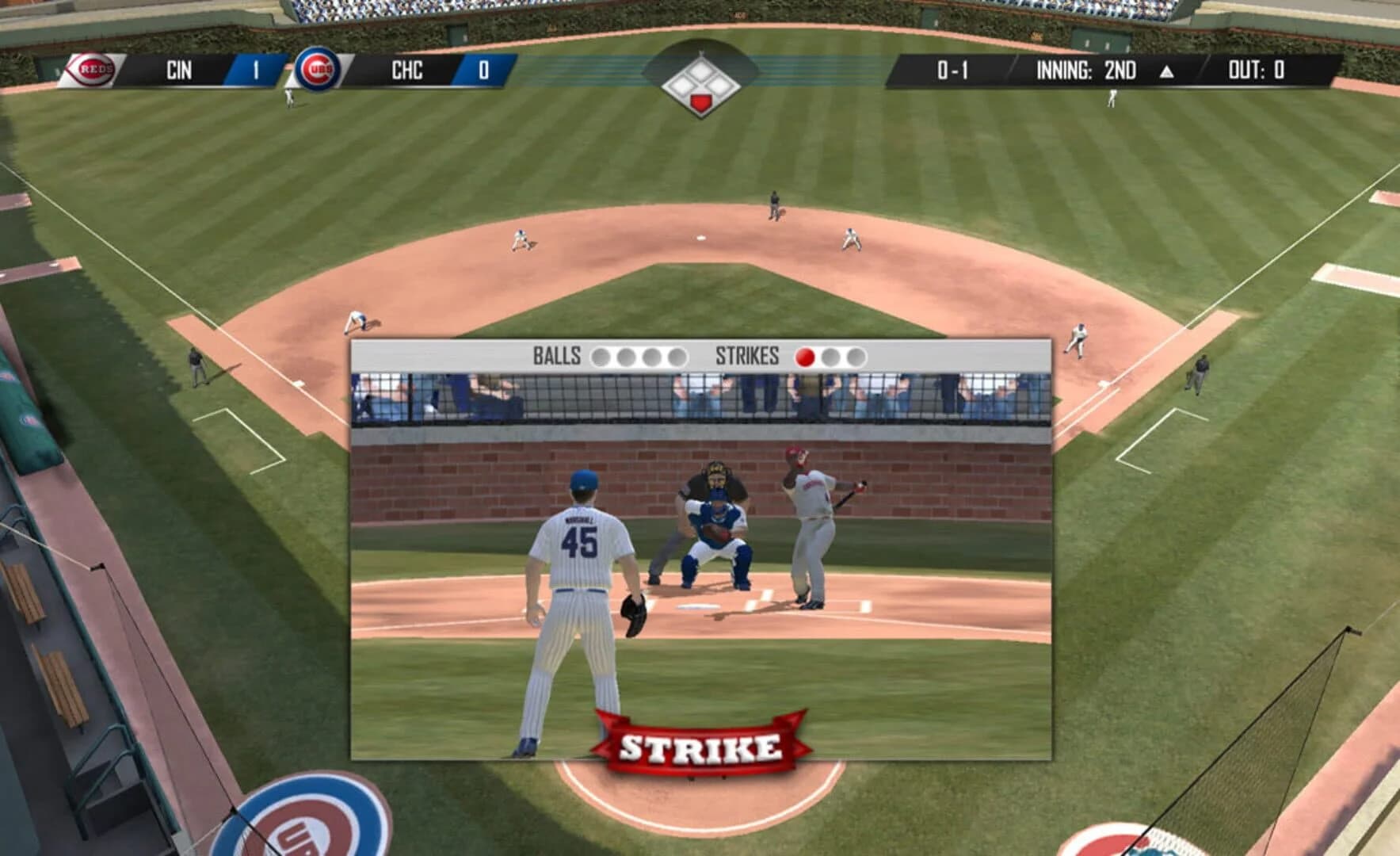Toggle the lit red STRIKES indicator
This screenshot has width=1400, height=856.
coord(805,357)
